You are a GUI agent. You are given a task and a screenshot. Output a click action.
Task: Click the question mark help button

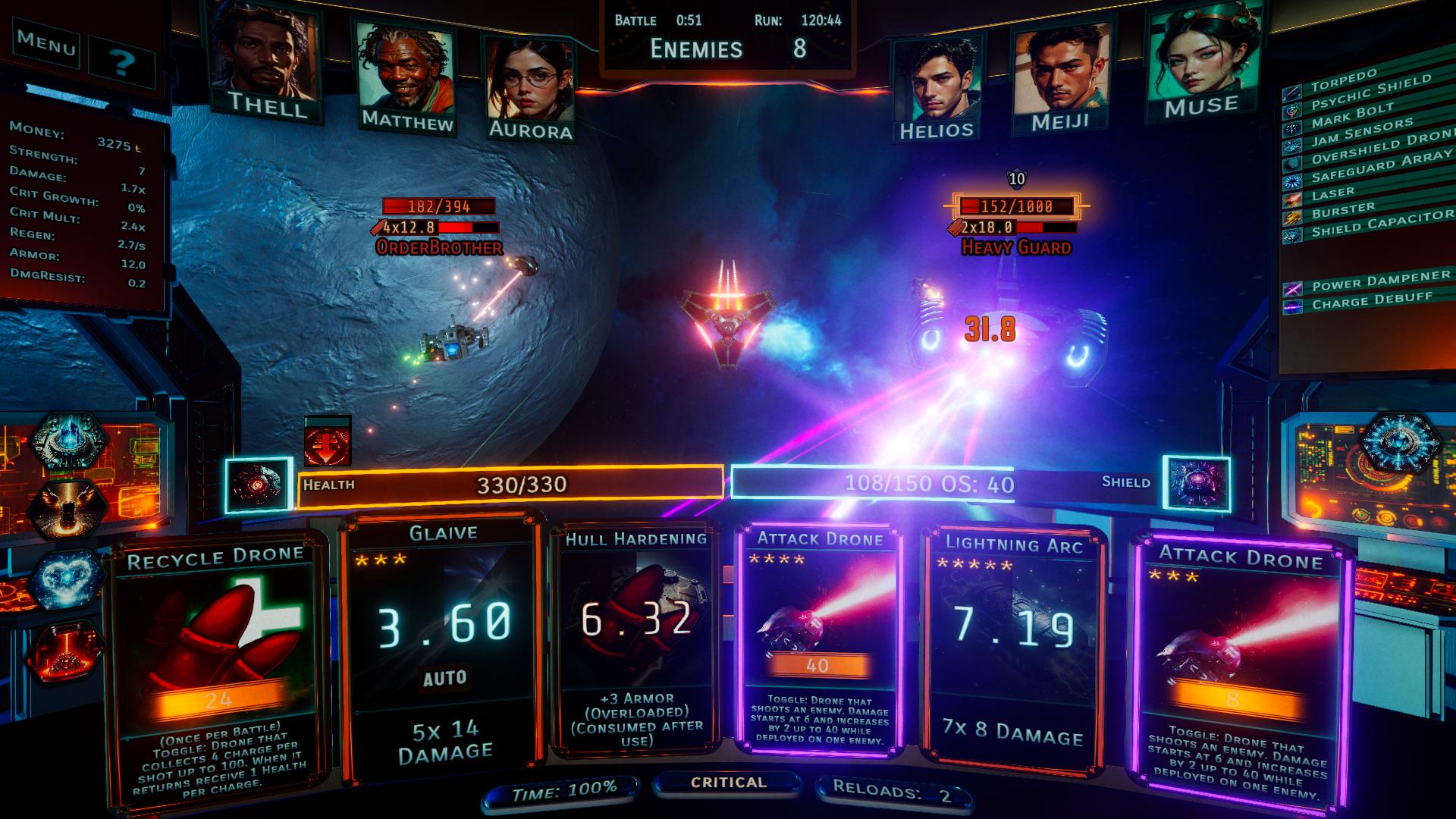121,62
